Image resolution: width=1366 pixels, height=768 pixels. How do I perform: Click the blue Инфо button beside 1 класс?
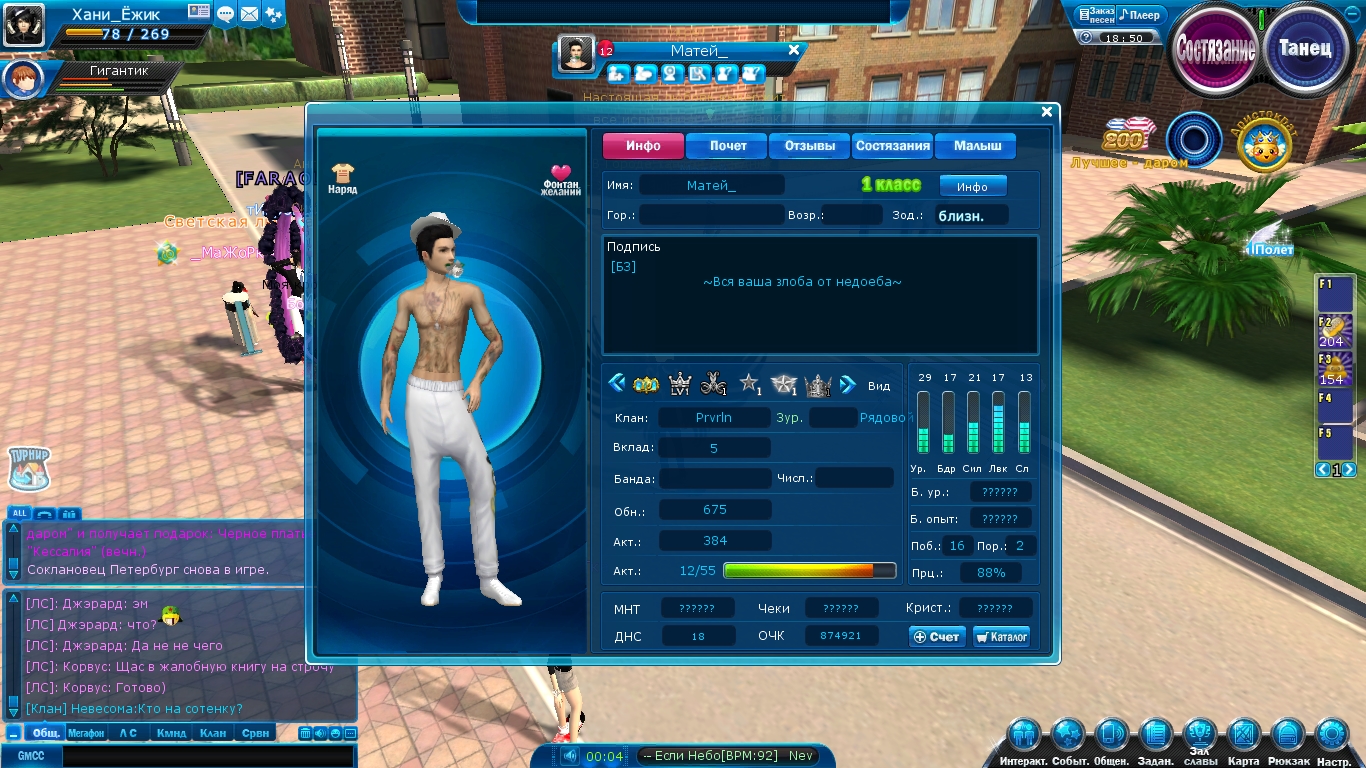pos(972,186)
